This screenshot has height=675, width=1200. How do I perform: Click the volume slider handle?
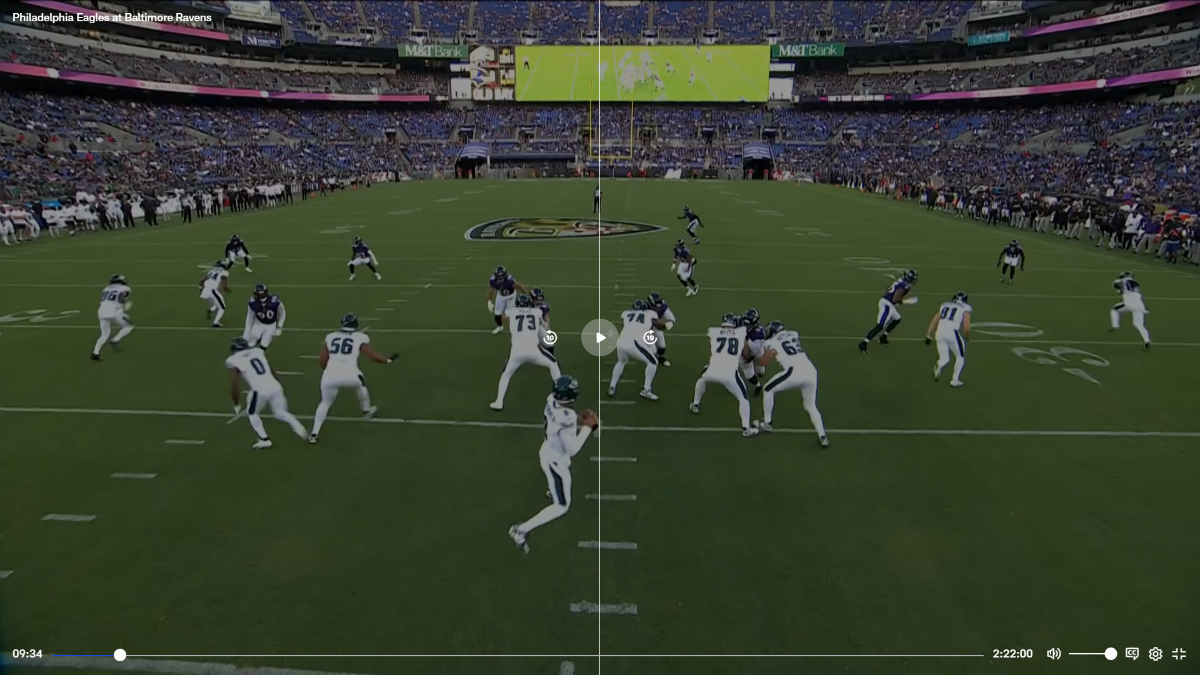1110,654
